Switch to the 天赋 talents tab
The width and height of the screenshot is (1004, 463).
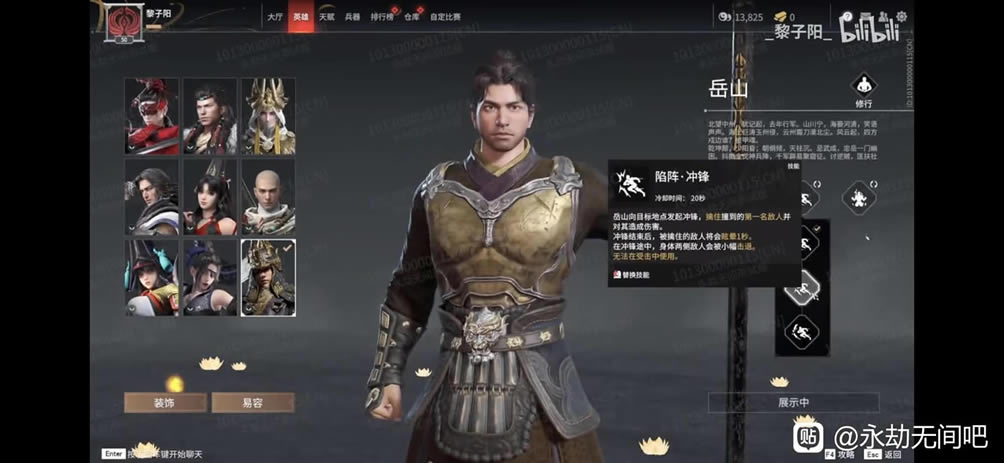tap(327, 17)
